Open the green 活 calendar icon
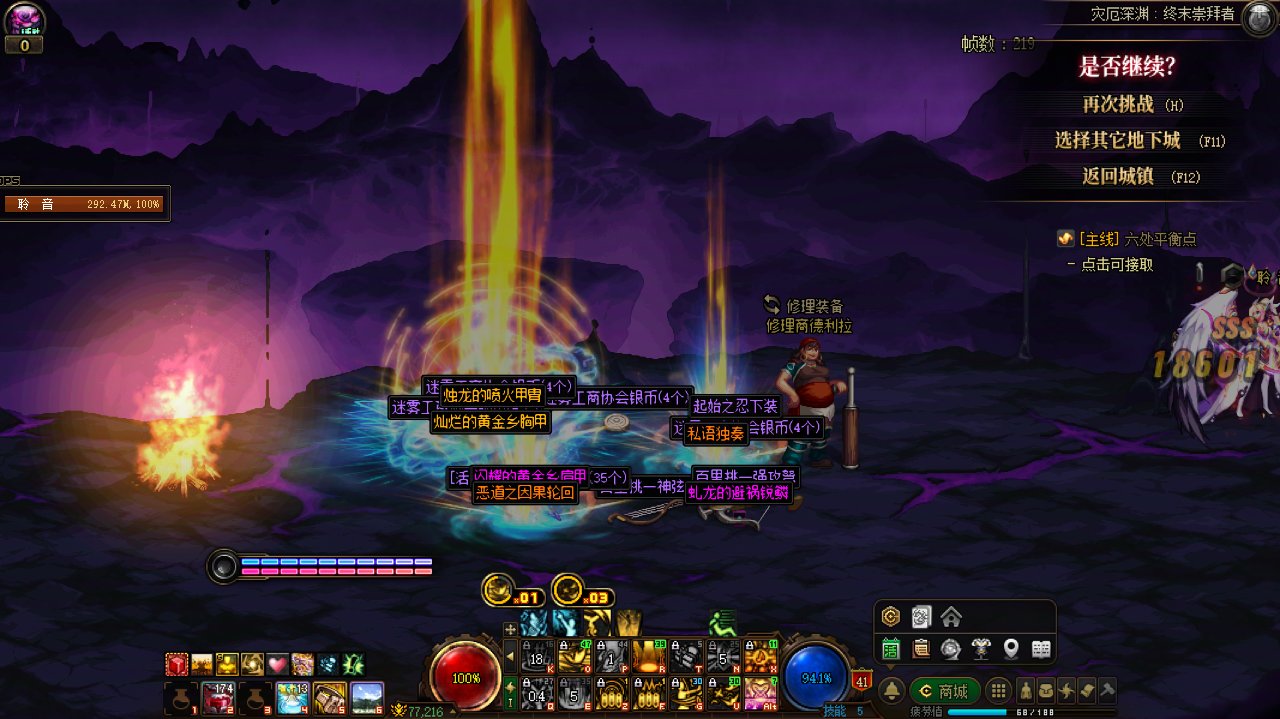 [x=890, y=649]
